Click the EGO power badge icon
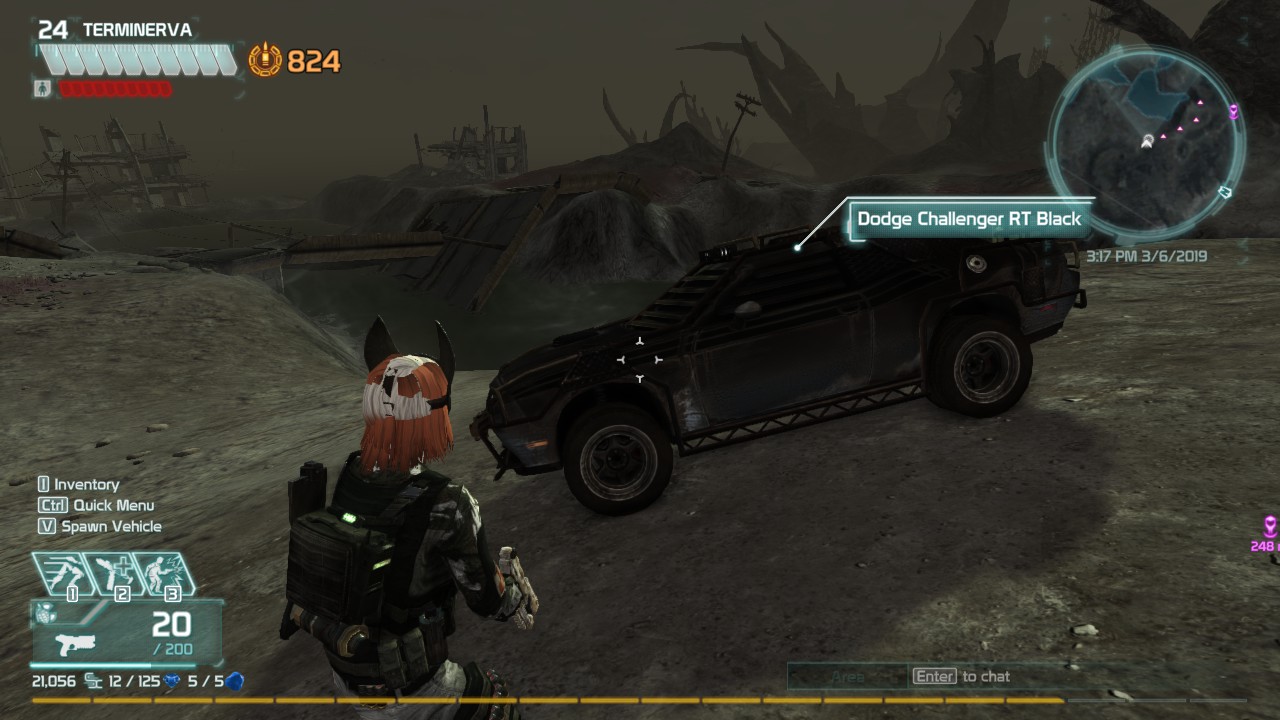 265,61
